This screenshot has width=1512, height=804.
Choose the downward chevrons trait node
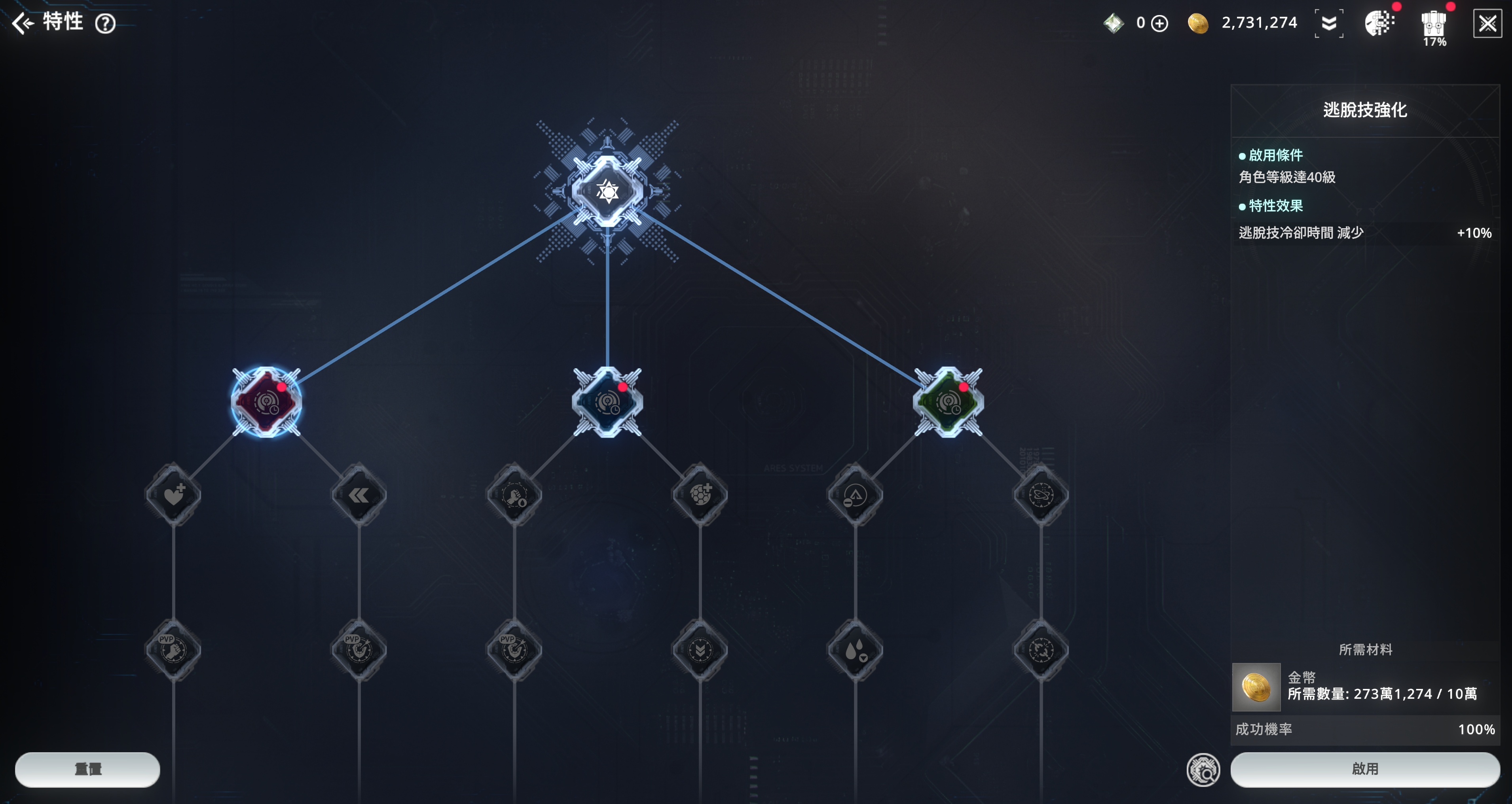700,650
